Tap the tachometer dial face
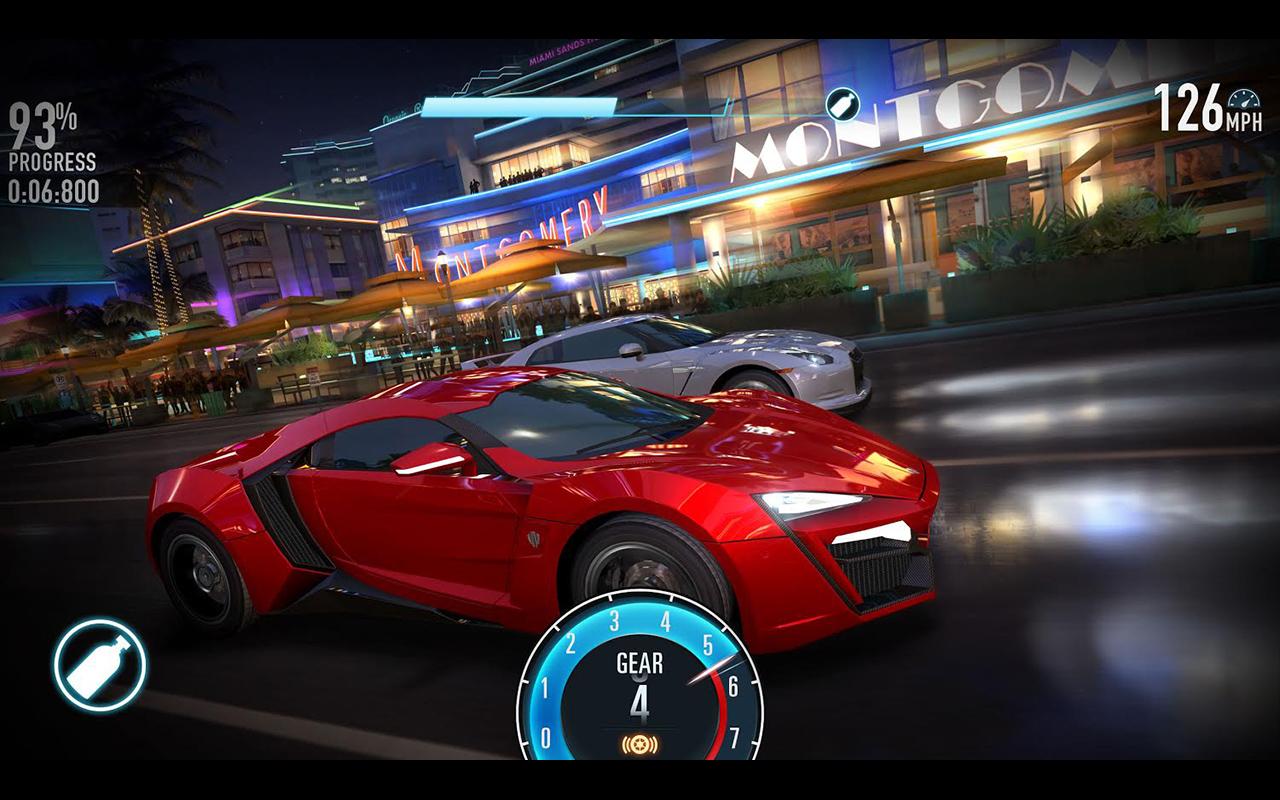This screenshot has height=800, width=1280. click(x=640, y=690)
